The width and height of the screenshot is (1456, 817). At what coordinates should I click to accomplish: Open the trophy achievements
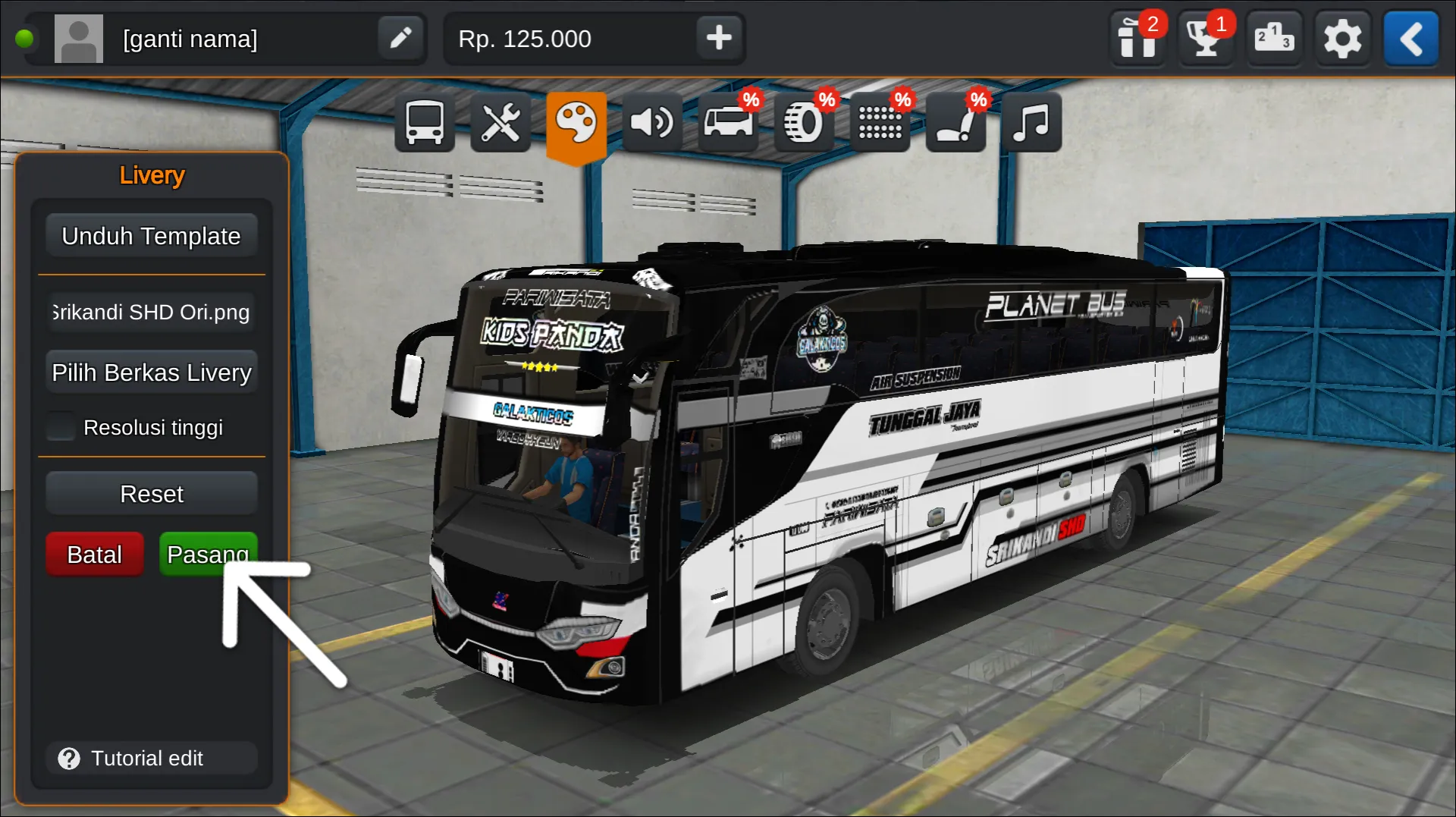[1205, 38]
